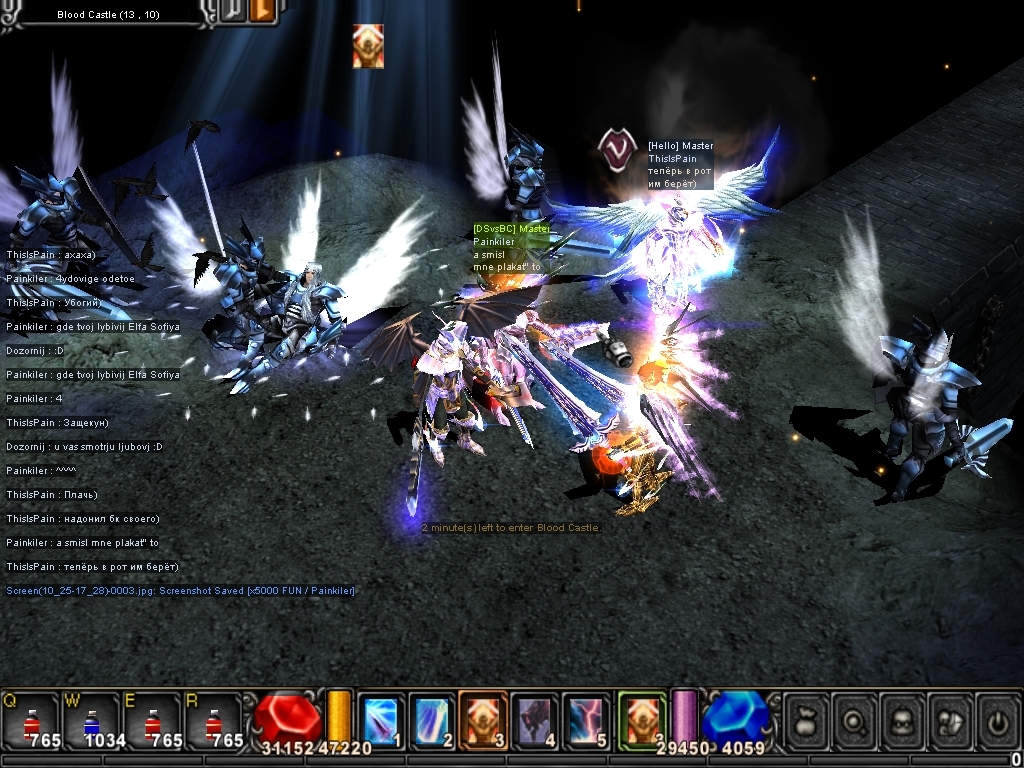This screenshot has width=1024, height=768.
Task: Use the red potion in slot Q
Action: (x=31, y=721)
